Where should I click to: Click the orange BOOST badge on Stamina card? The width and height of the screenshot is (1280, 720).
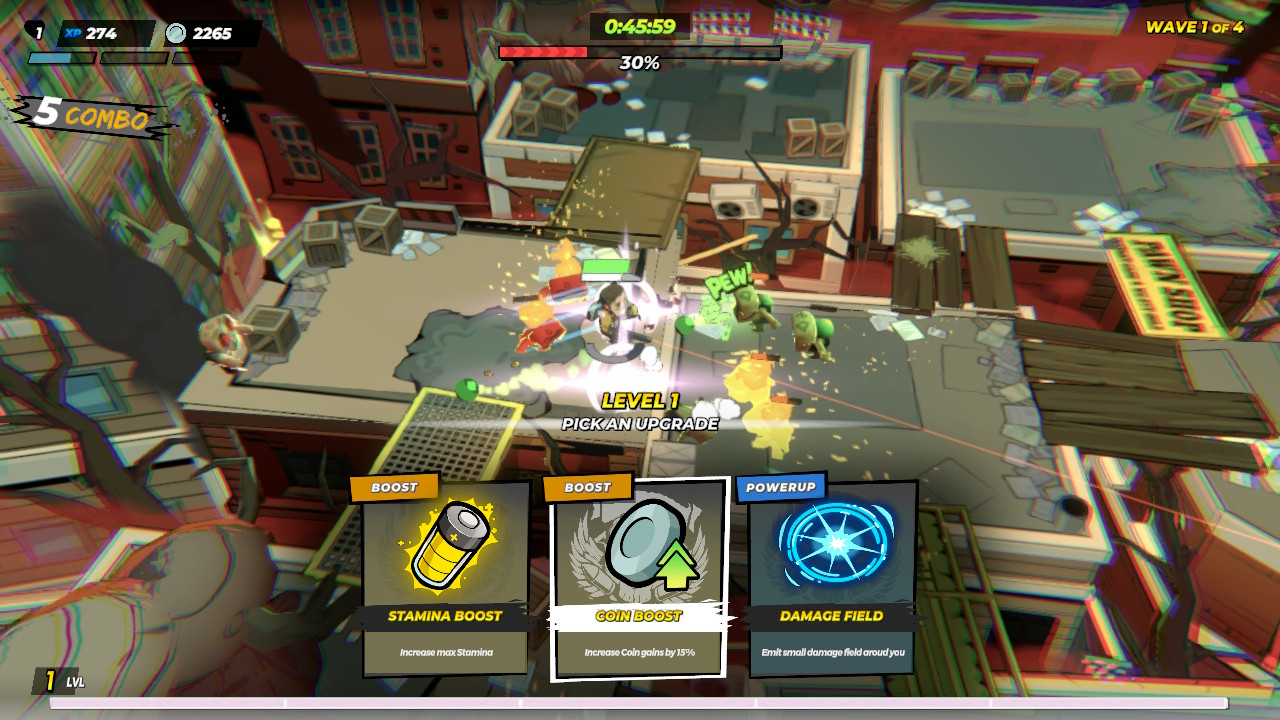(x=395, y=487)
